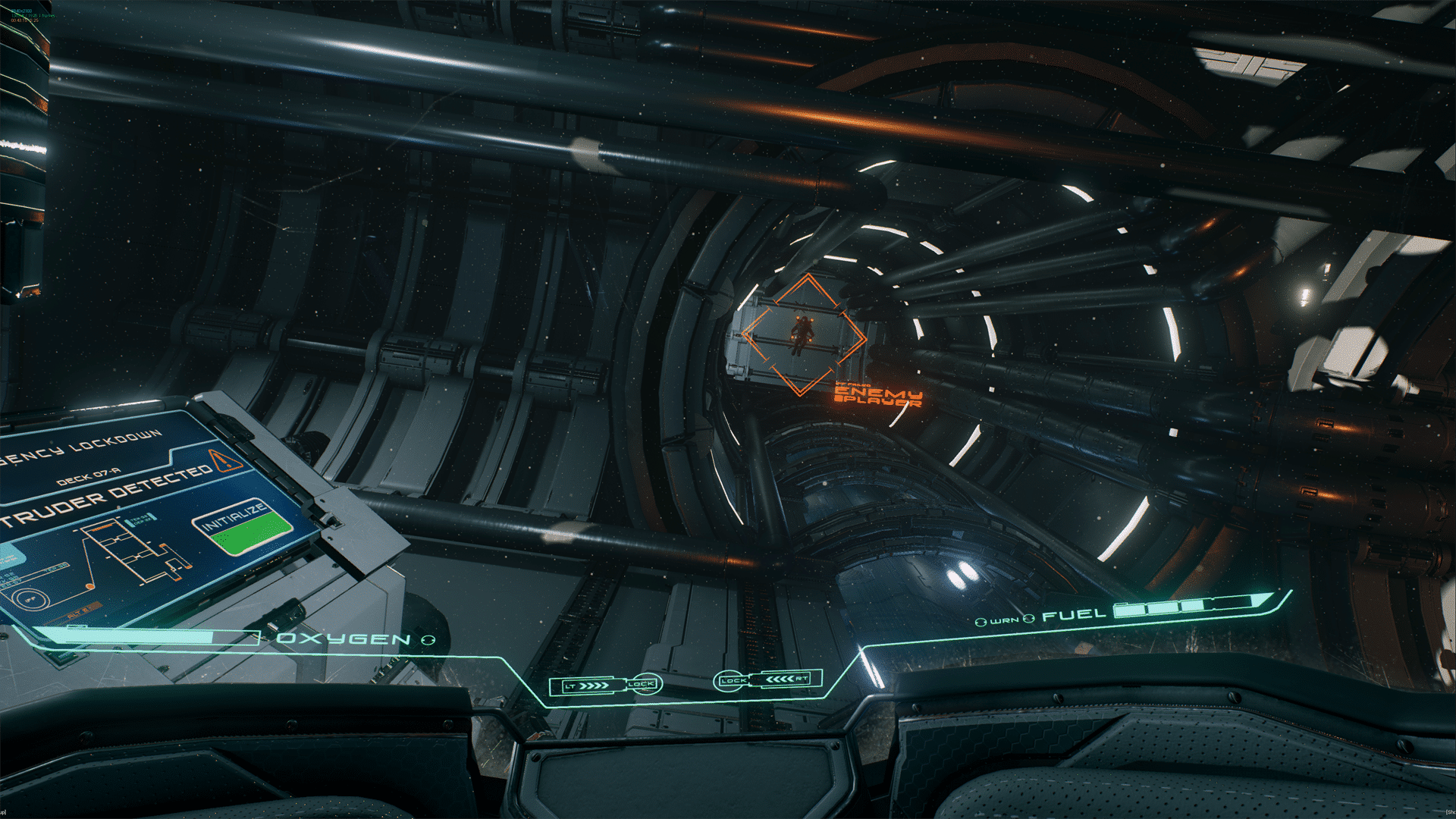Select the orange Enemy Player target marker
The width and height of the screenshot is (1456, 819).
coord(803,334)
